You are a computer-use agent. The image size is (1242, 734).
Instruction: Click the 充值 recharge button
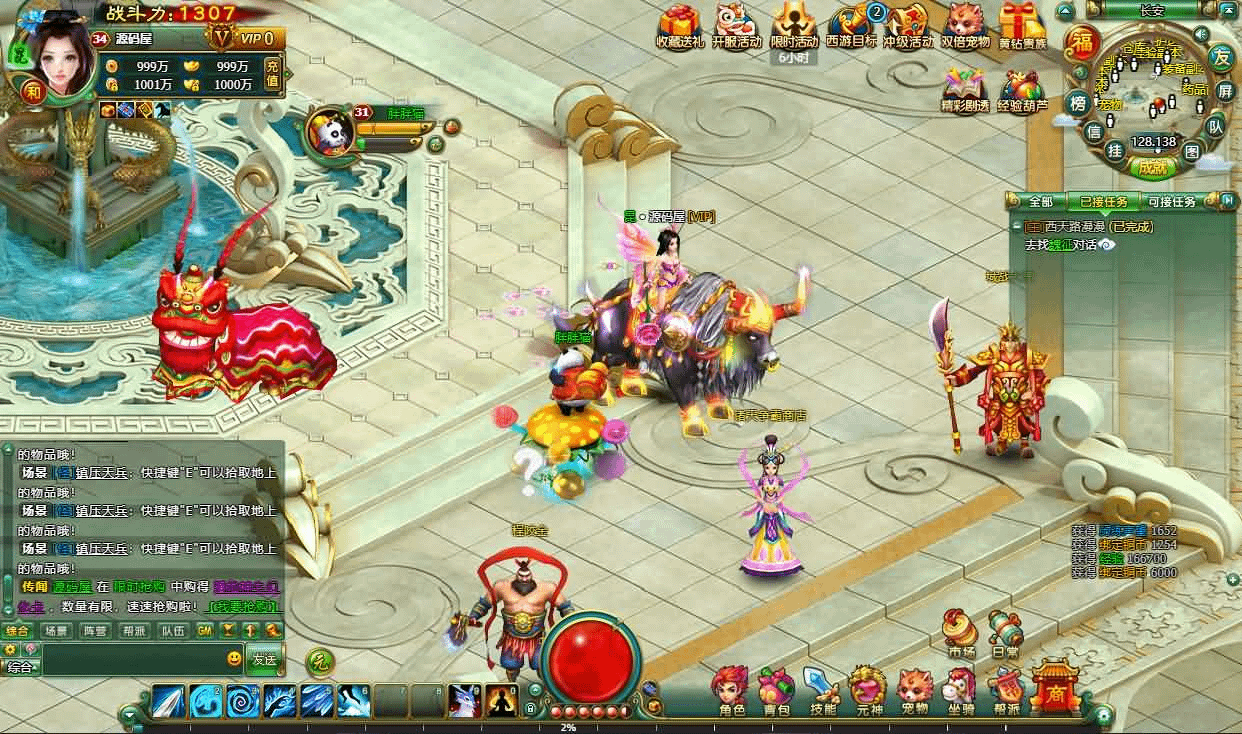point(272,74)
